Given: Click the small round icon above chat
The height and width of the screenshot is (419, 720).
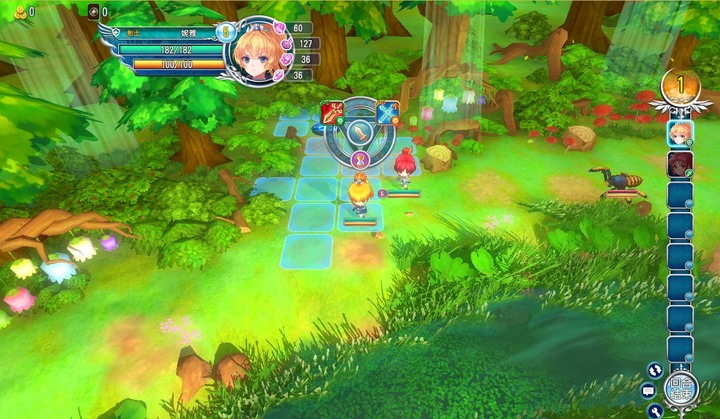Looking at the screenshot, I should 656,369.
